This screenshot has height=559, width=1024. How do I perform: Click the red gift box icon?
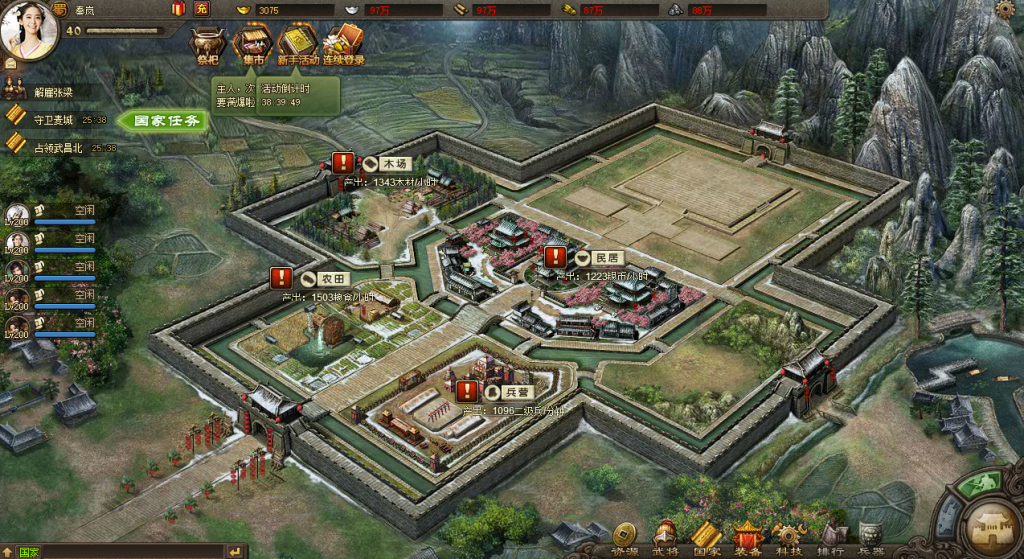[x=178, y=9]
